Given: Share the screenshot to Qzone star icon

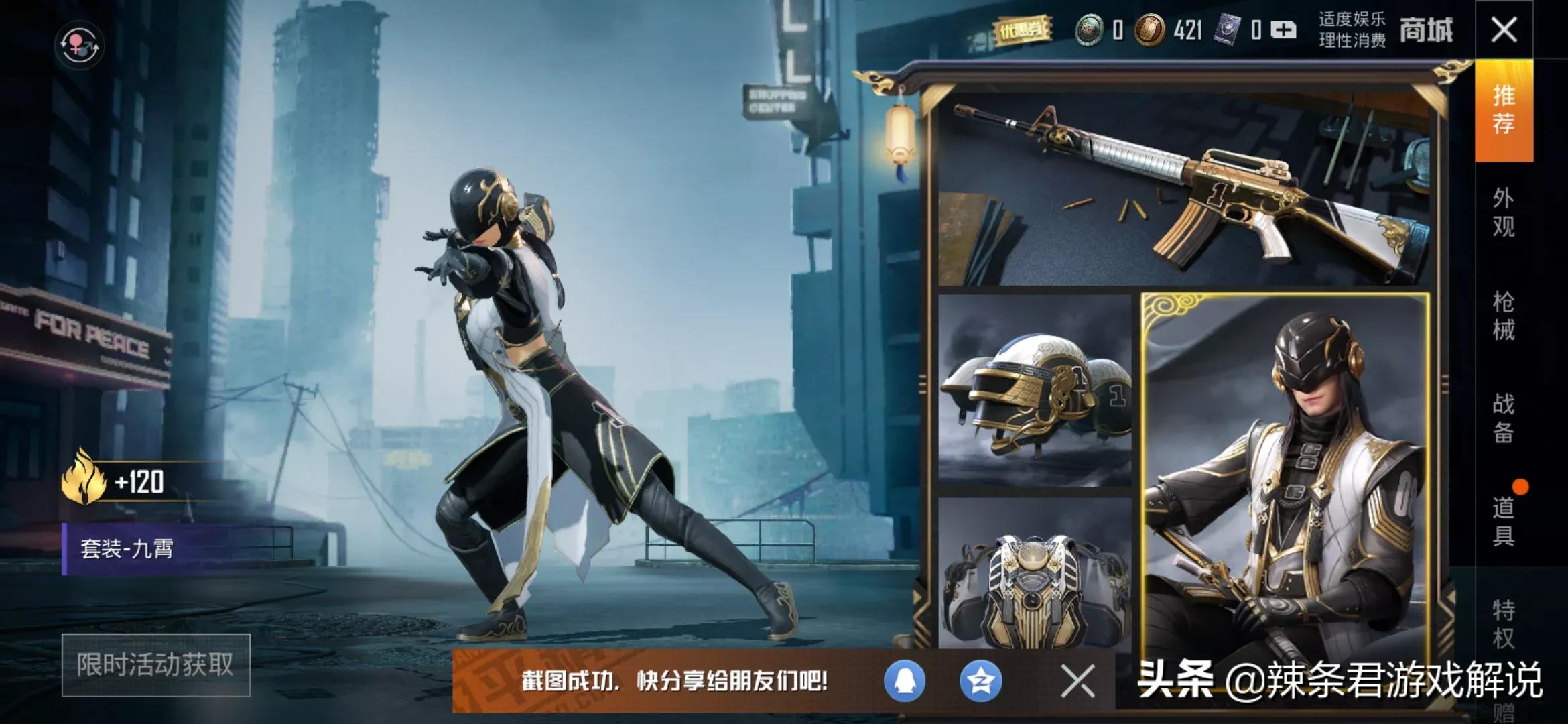Looking at the screenshot, I should (981, 681).
